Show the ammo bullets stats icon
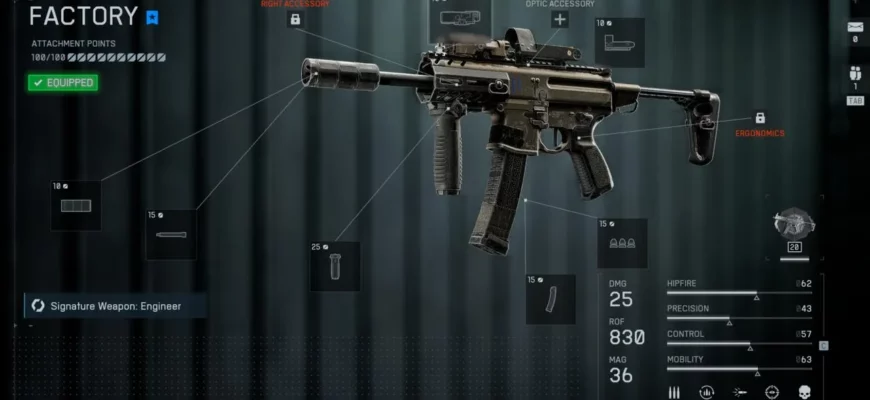 coord(674,391)
